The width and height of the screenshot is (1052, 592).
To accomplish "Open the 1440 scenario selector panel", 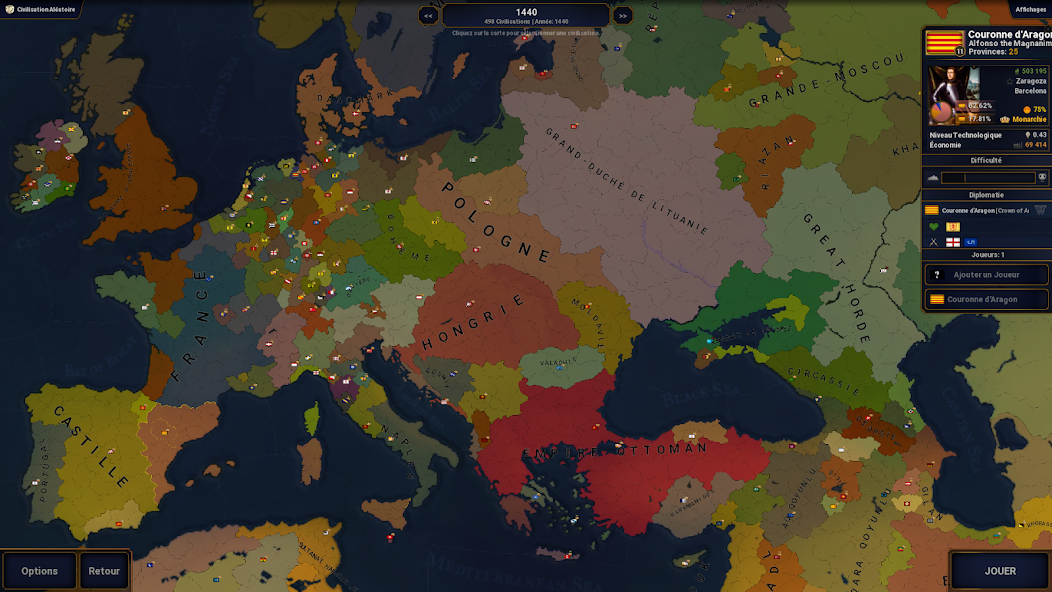I will (x=525, y=15).
